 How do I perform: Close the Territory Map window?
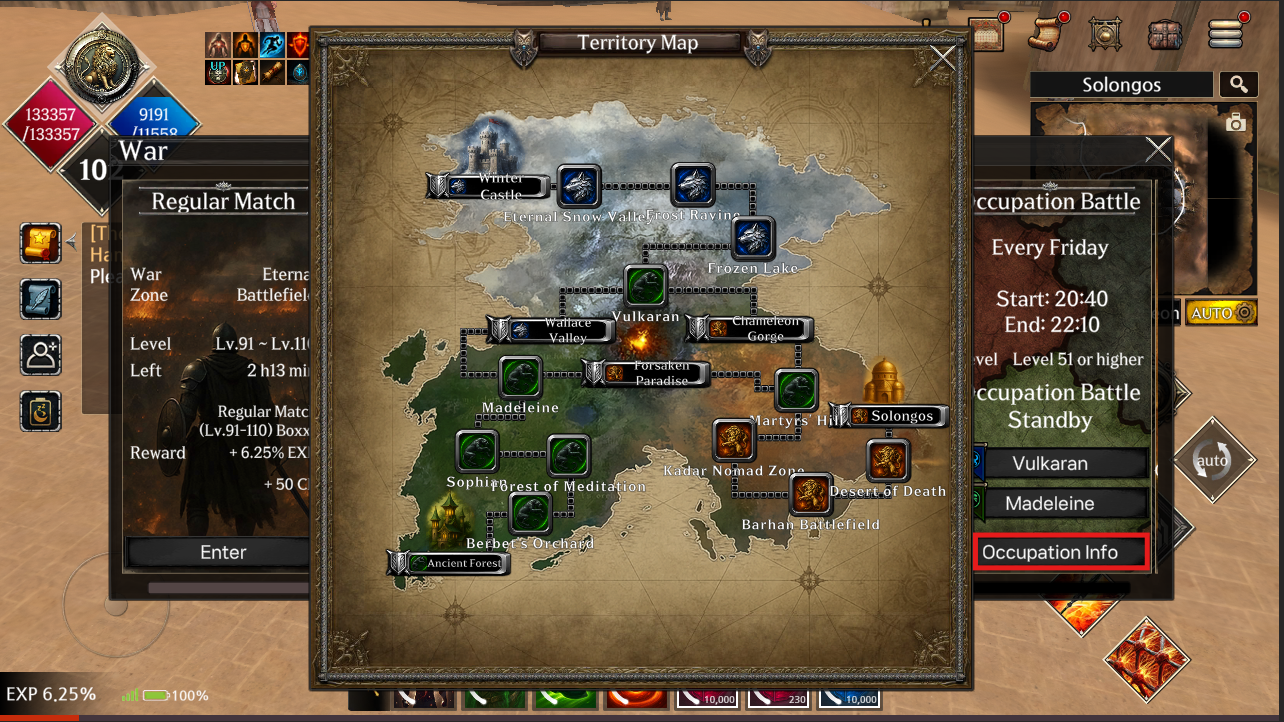tap(943, 60)
